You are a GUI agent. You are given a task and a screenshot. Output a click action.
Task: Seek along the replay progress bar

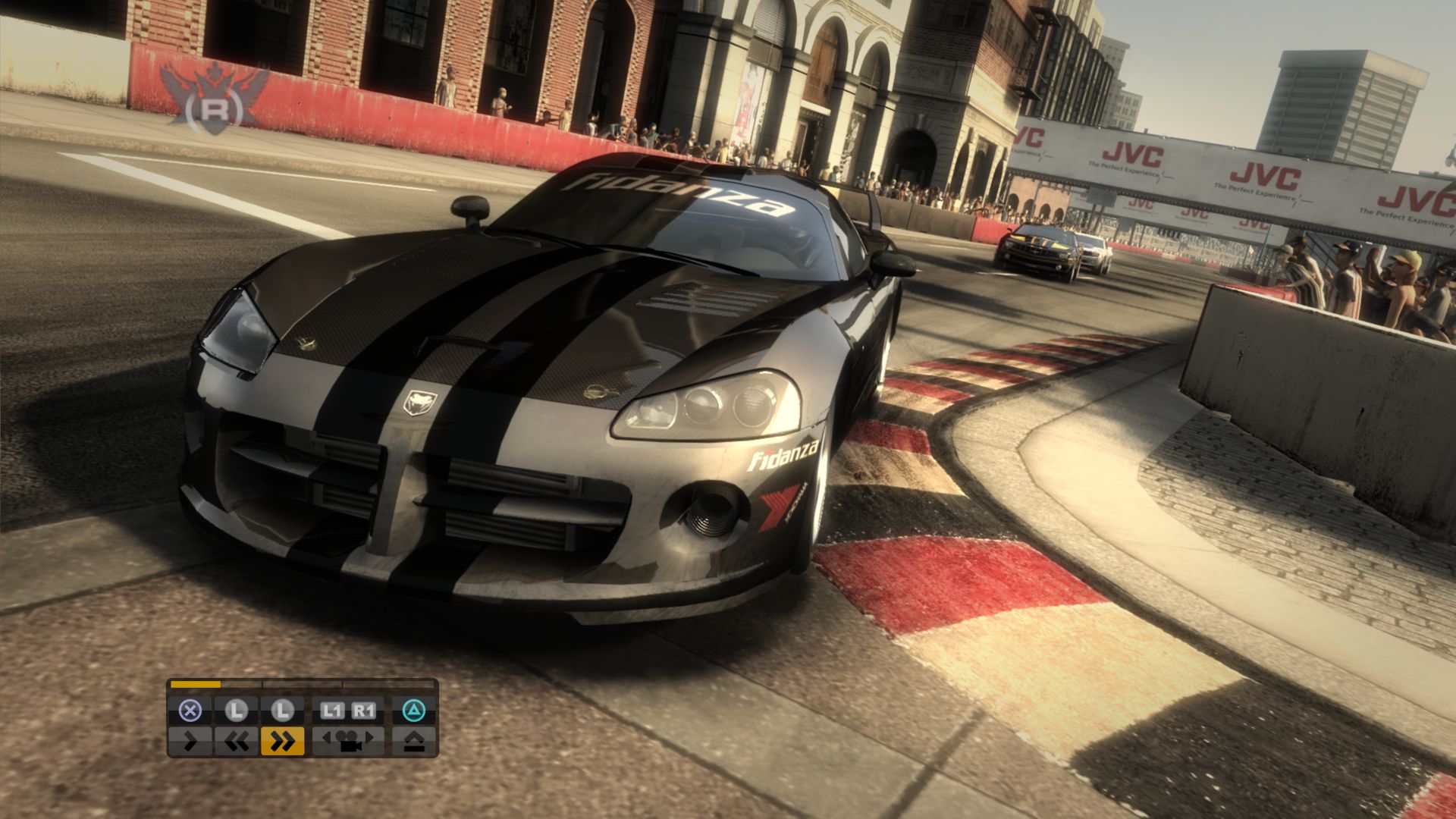click(302, 684)
